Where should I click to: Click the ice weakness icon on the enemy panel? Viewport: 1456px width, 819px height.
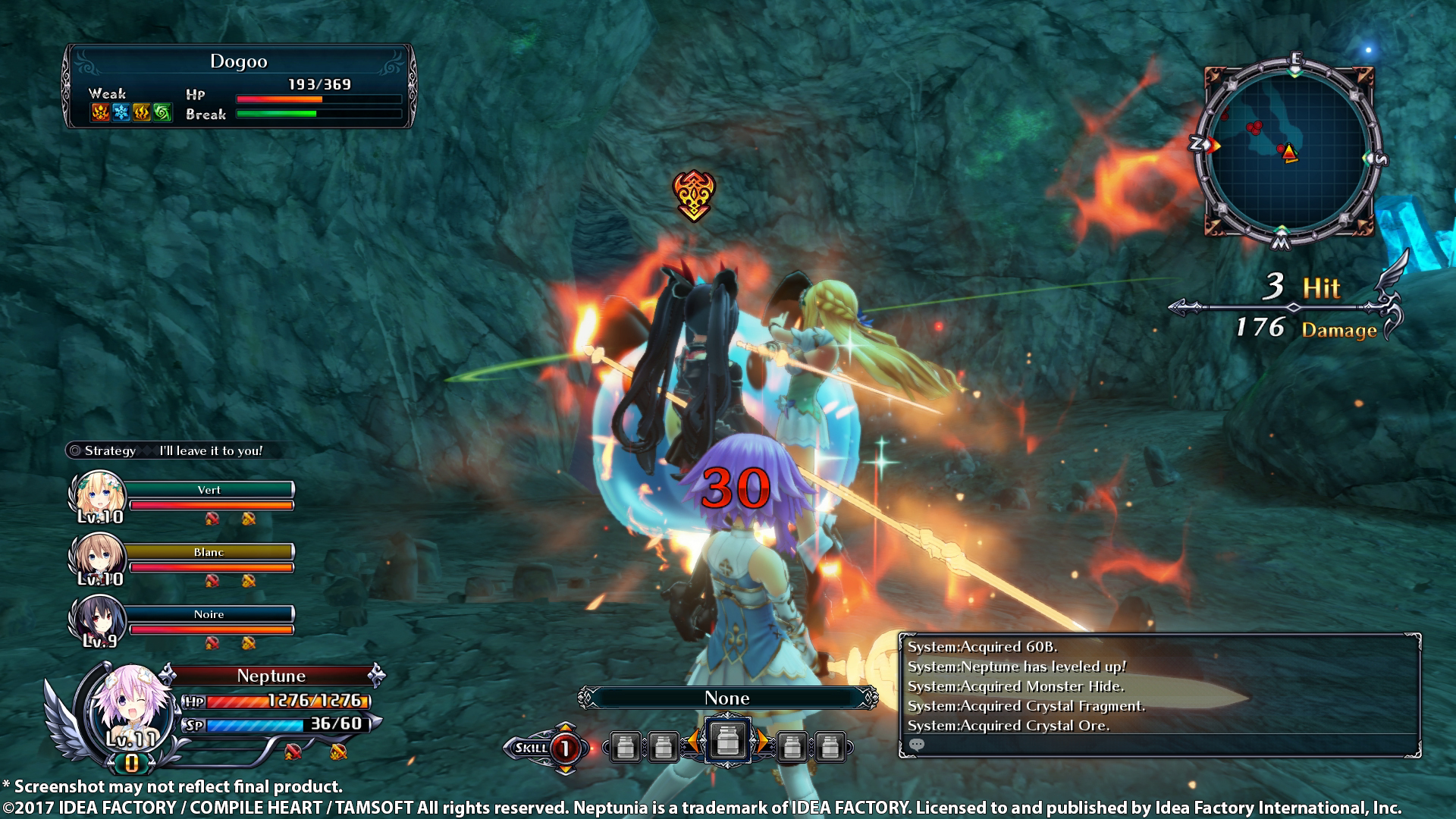pos(121,113)
